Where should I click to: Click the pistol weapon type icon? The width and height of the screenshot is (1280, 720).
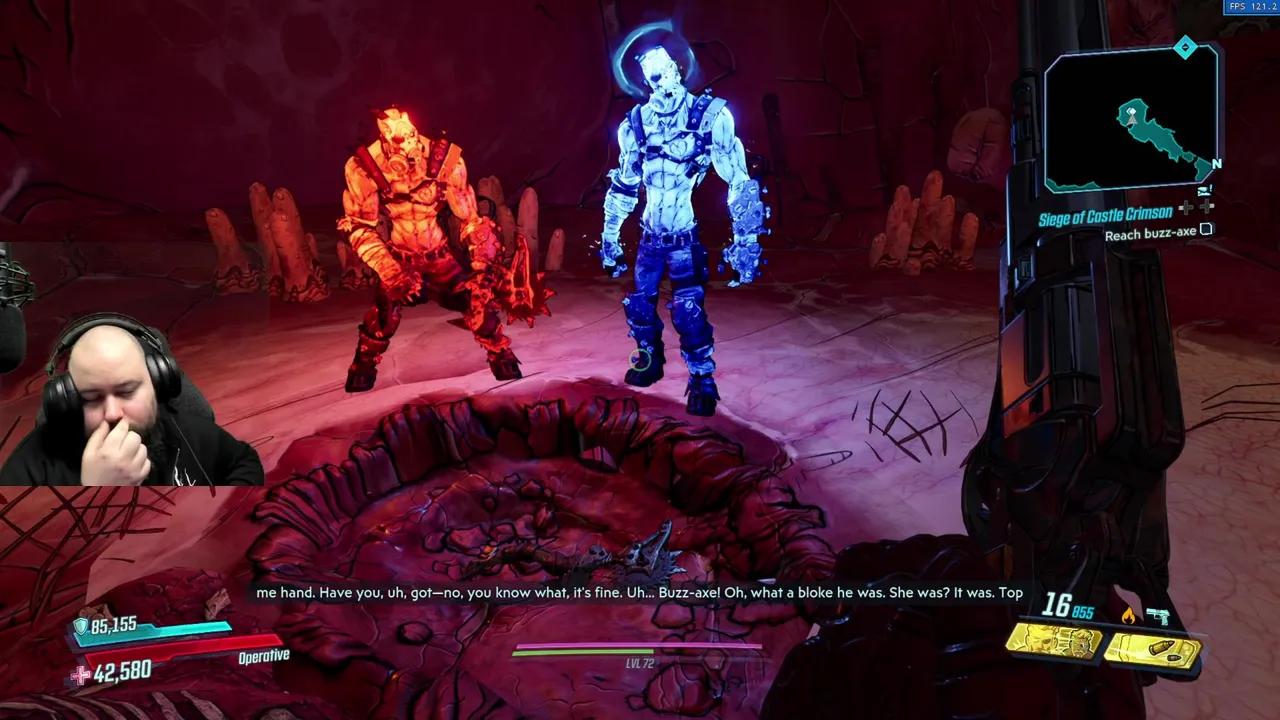(x=1158, y=616)
